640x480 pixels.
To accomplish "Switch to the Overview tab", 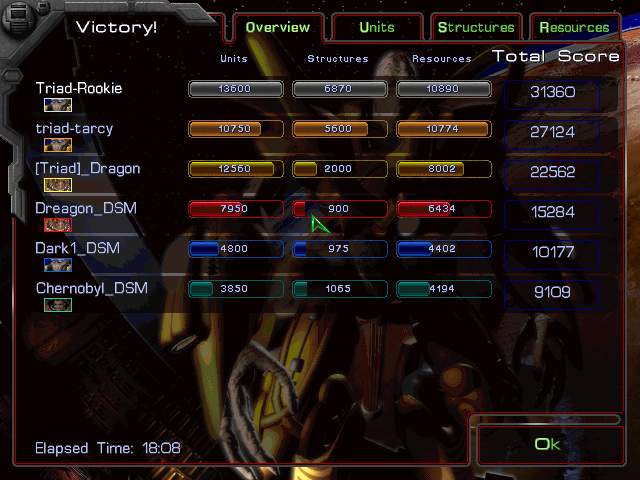I will tap(277, 28).
